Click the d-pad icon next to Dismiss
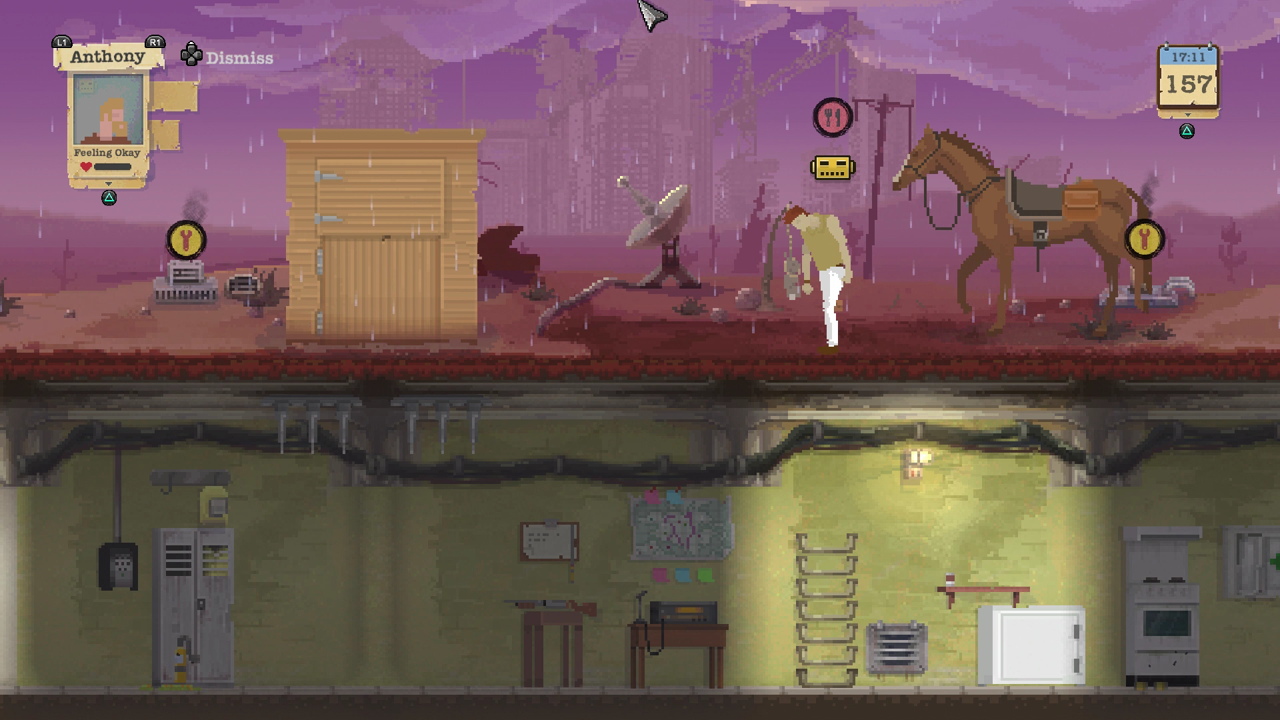This screenshot has height=720, width=1280. click(x=191, y=55)
